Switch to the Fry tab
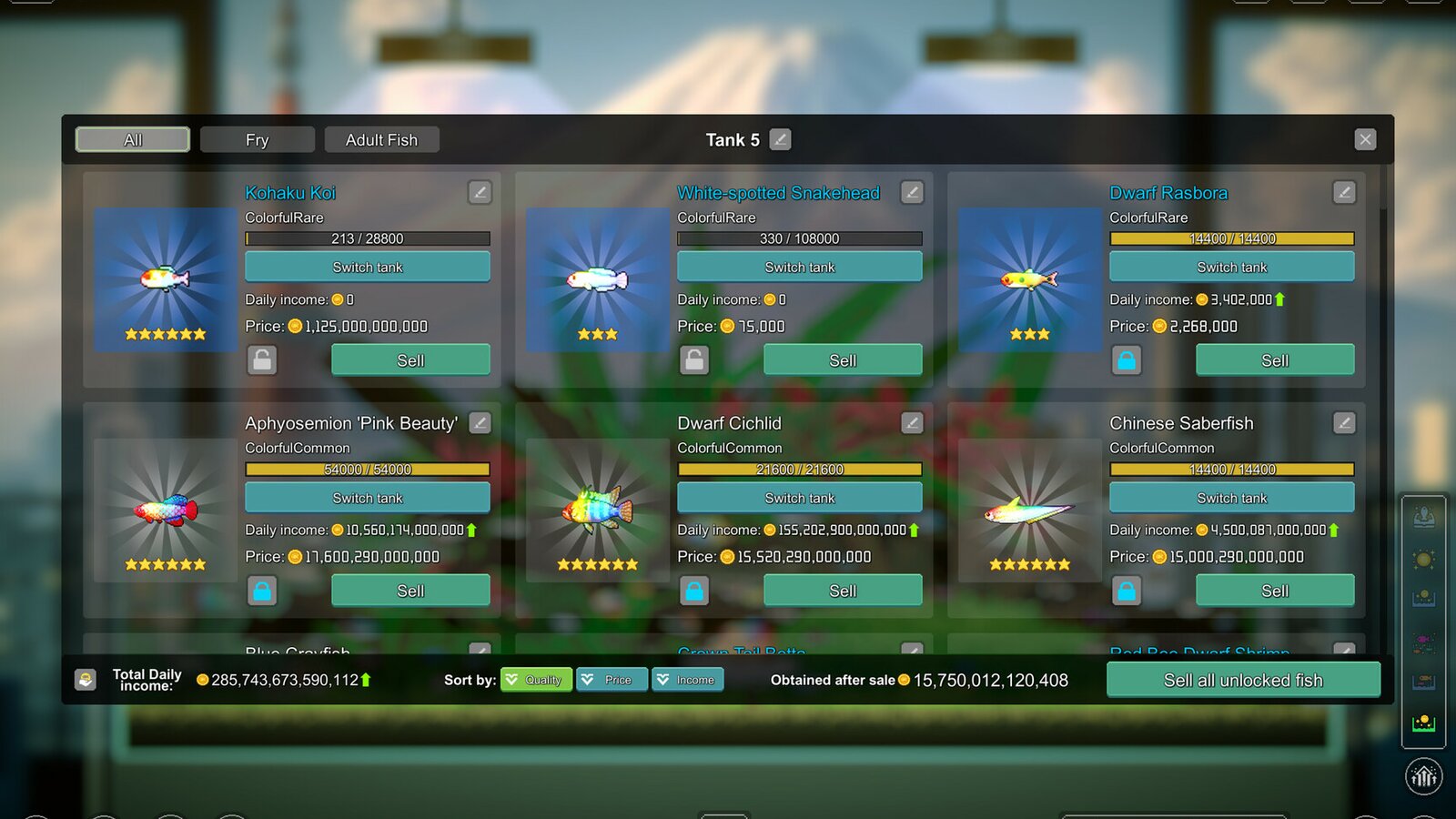Screen dimensions: 1456x819 [257, 139]
